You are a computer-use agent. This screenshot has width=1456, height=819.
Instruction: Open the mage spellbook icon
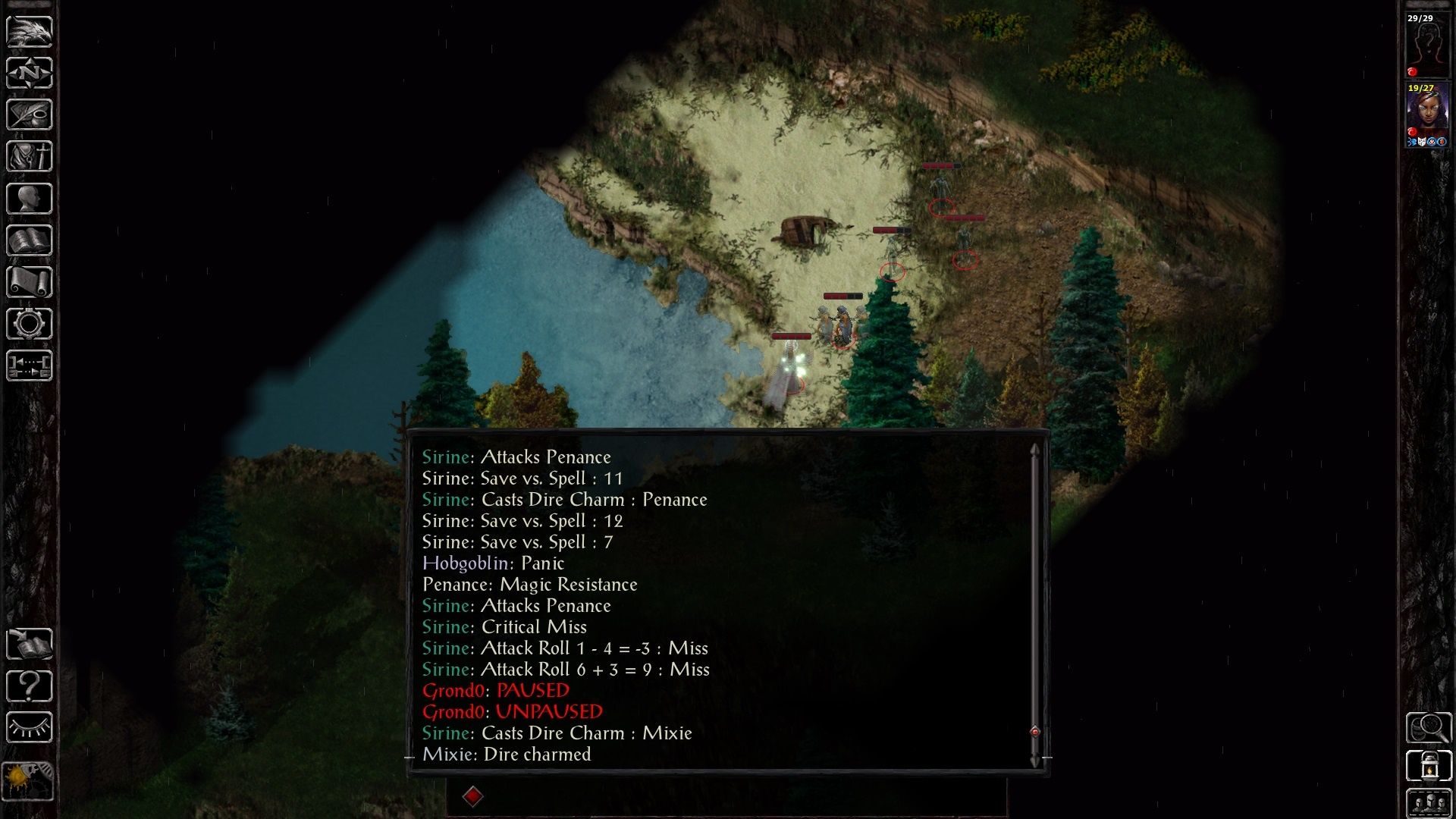(30, 240)
